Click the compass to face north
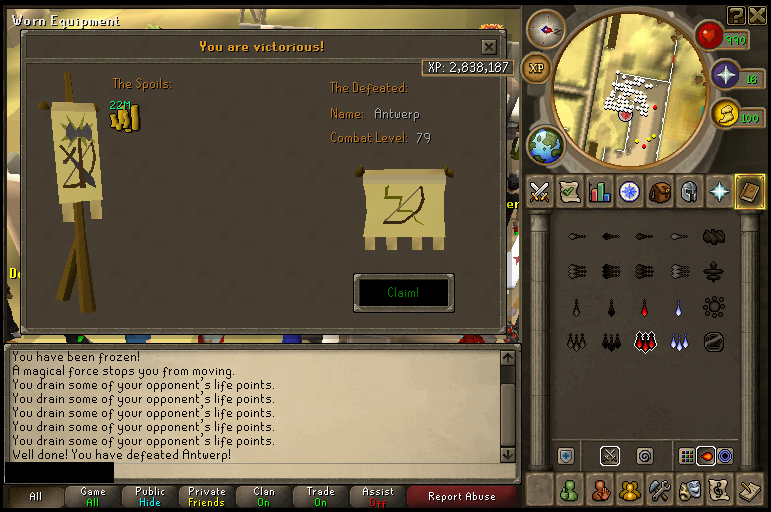The width and height of the screenshot is (771, 512). [x=546, y=29]
